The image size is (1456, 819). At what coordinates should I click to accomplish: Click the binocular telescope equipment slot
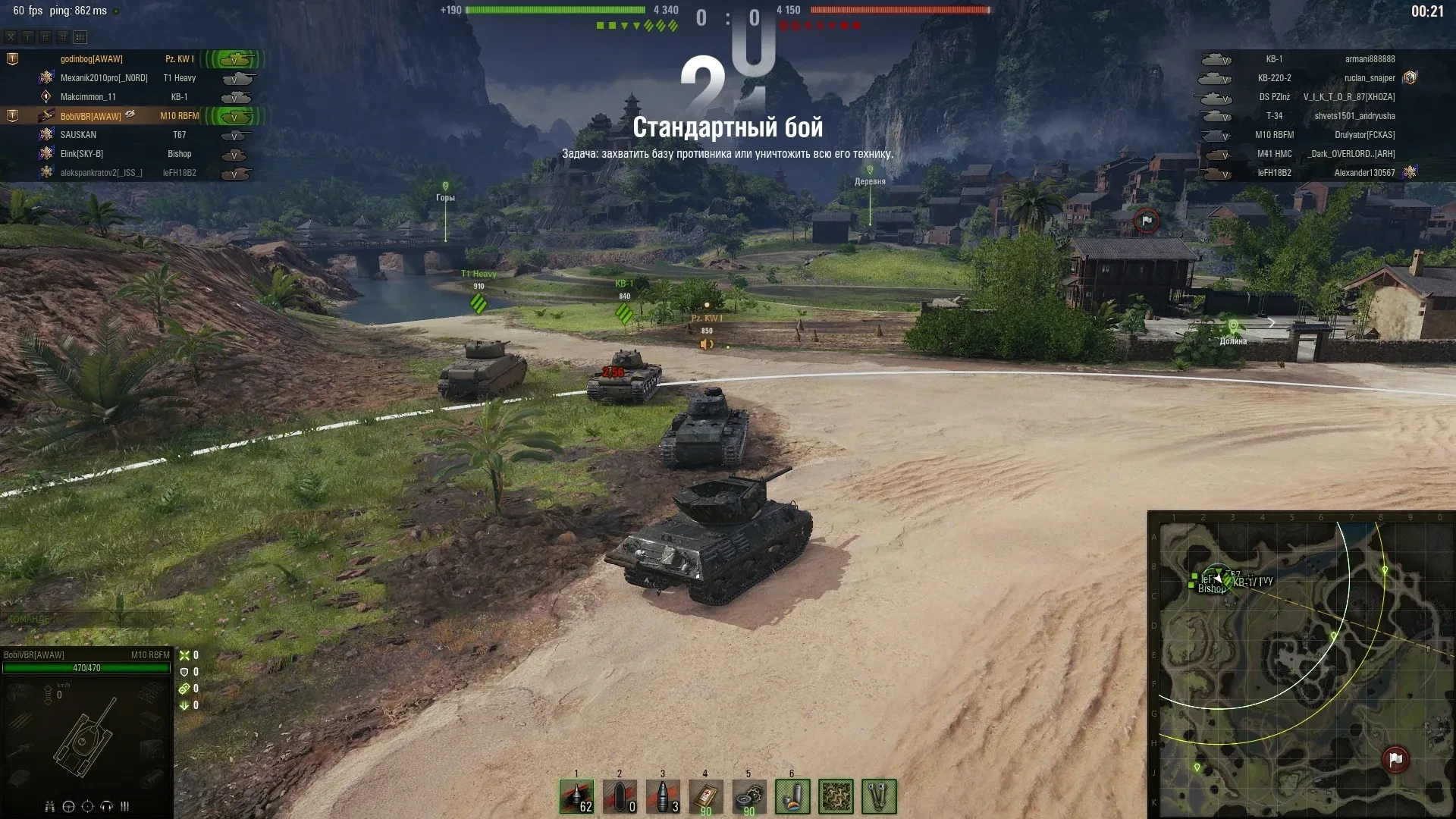pos(879,796)
